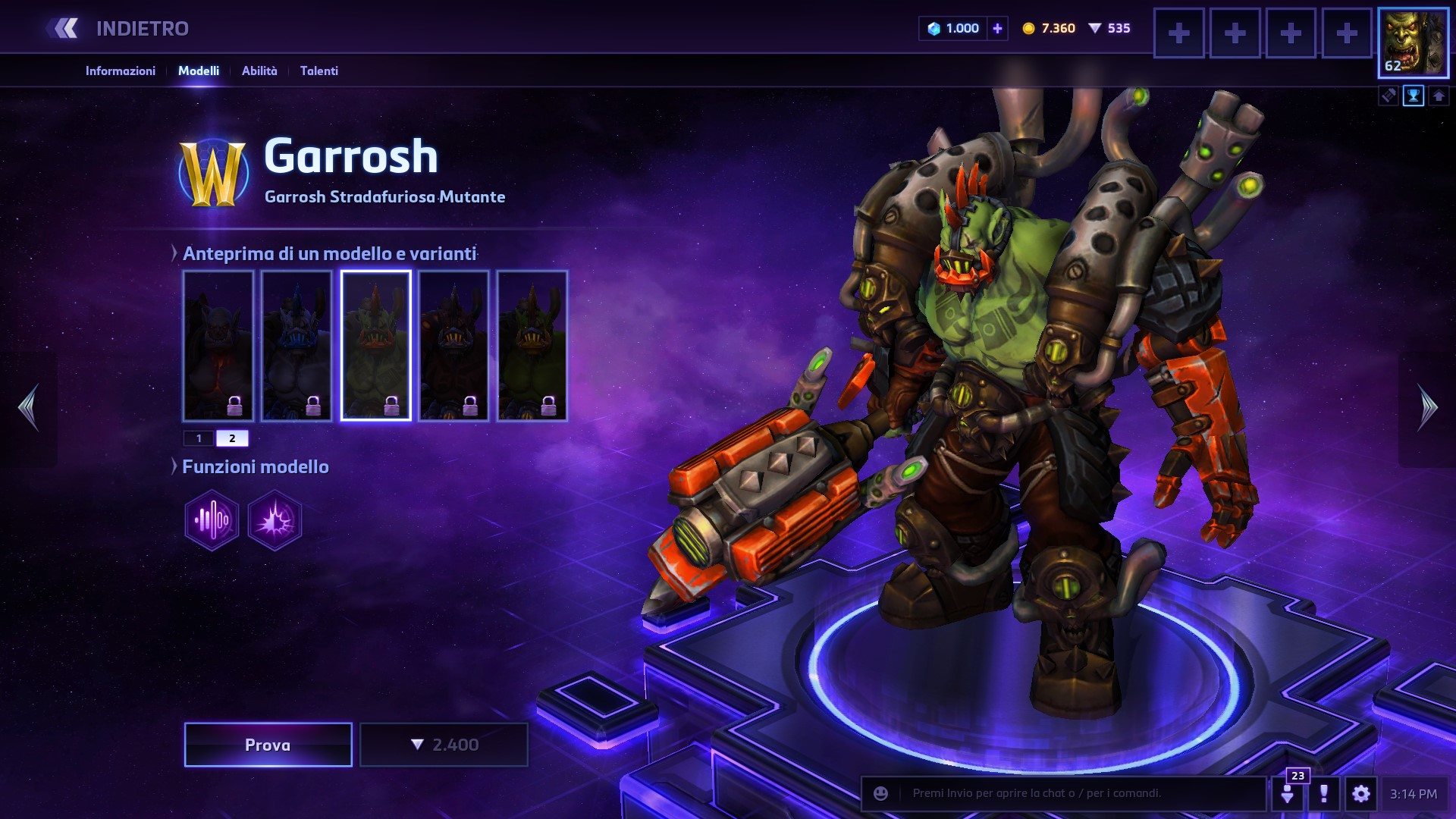
Task: Switch to the Talenti tab
Action: [x=318, y=71]
